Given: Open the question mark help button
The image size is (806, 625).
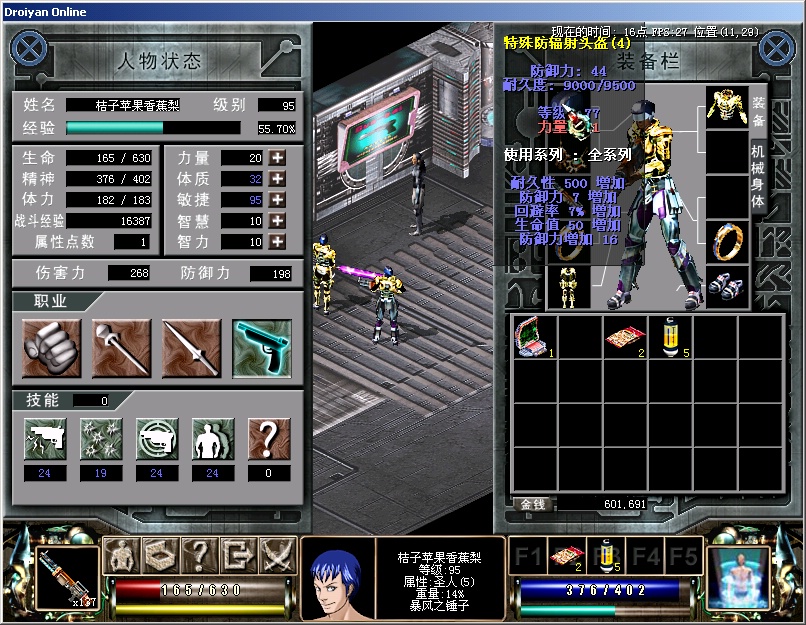Looking at the screenshot, I should (199, 554).
